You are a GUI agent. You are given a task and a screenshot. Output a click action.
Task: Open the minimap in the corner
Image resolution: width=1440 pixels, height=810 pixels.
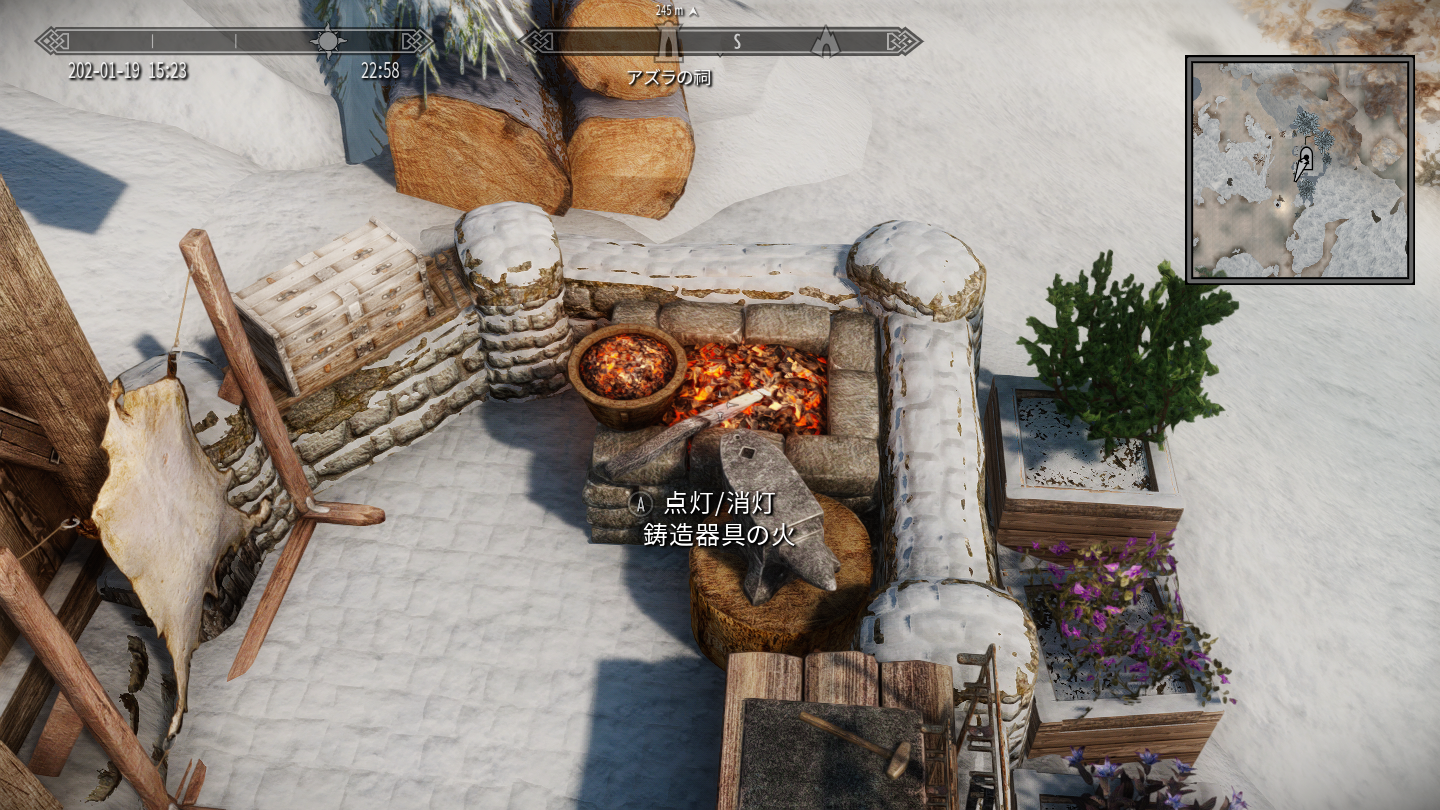click(x=1299, y=169)
